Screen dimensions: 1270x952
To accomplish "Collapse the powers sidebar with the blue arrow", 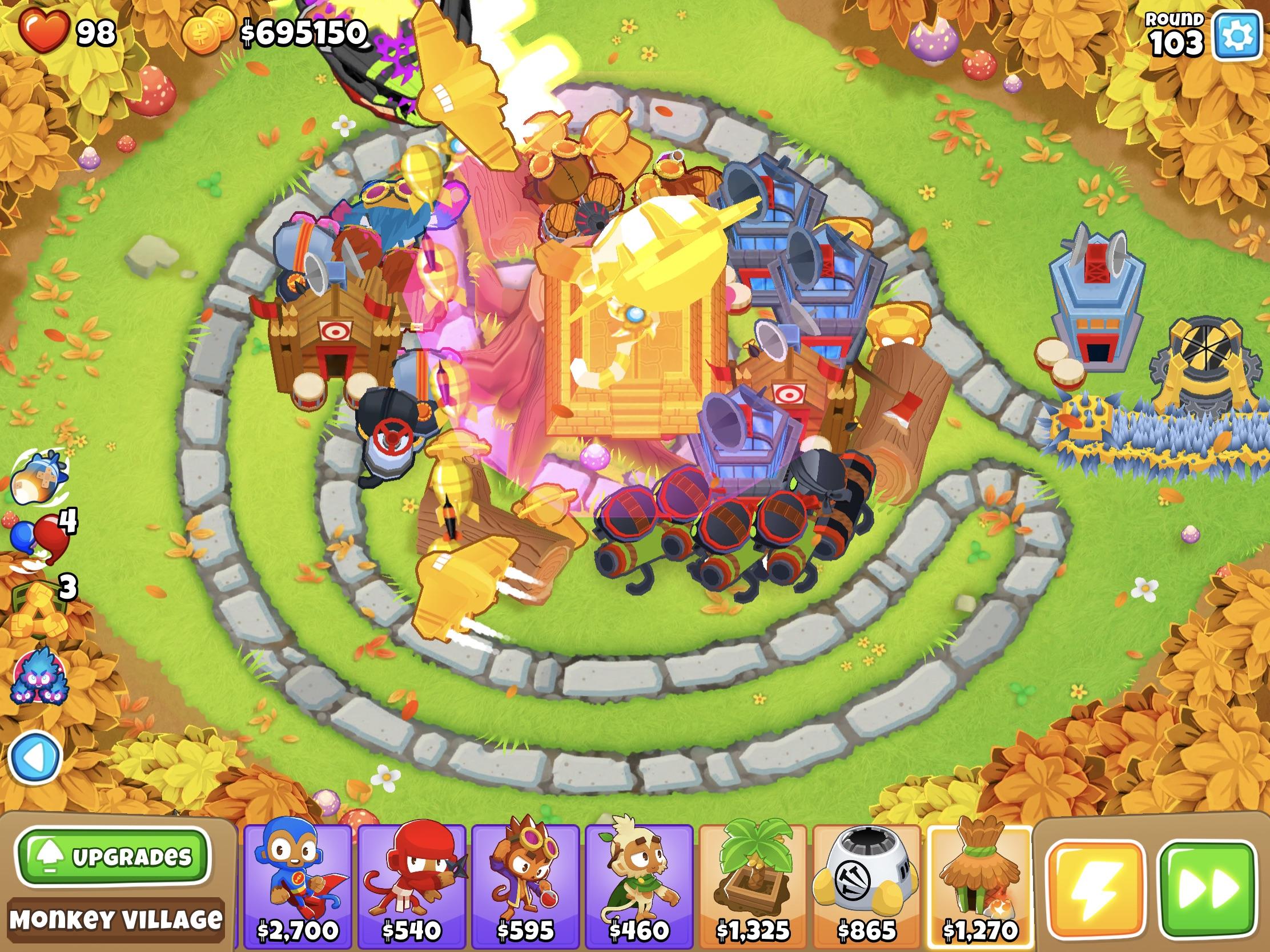I will click(x=36, y=756).
